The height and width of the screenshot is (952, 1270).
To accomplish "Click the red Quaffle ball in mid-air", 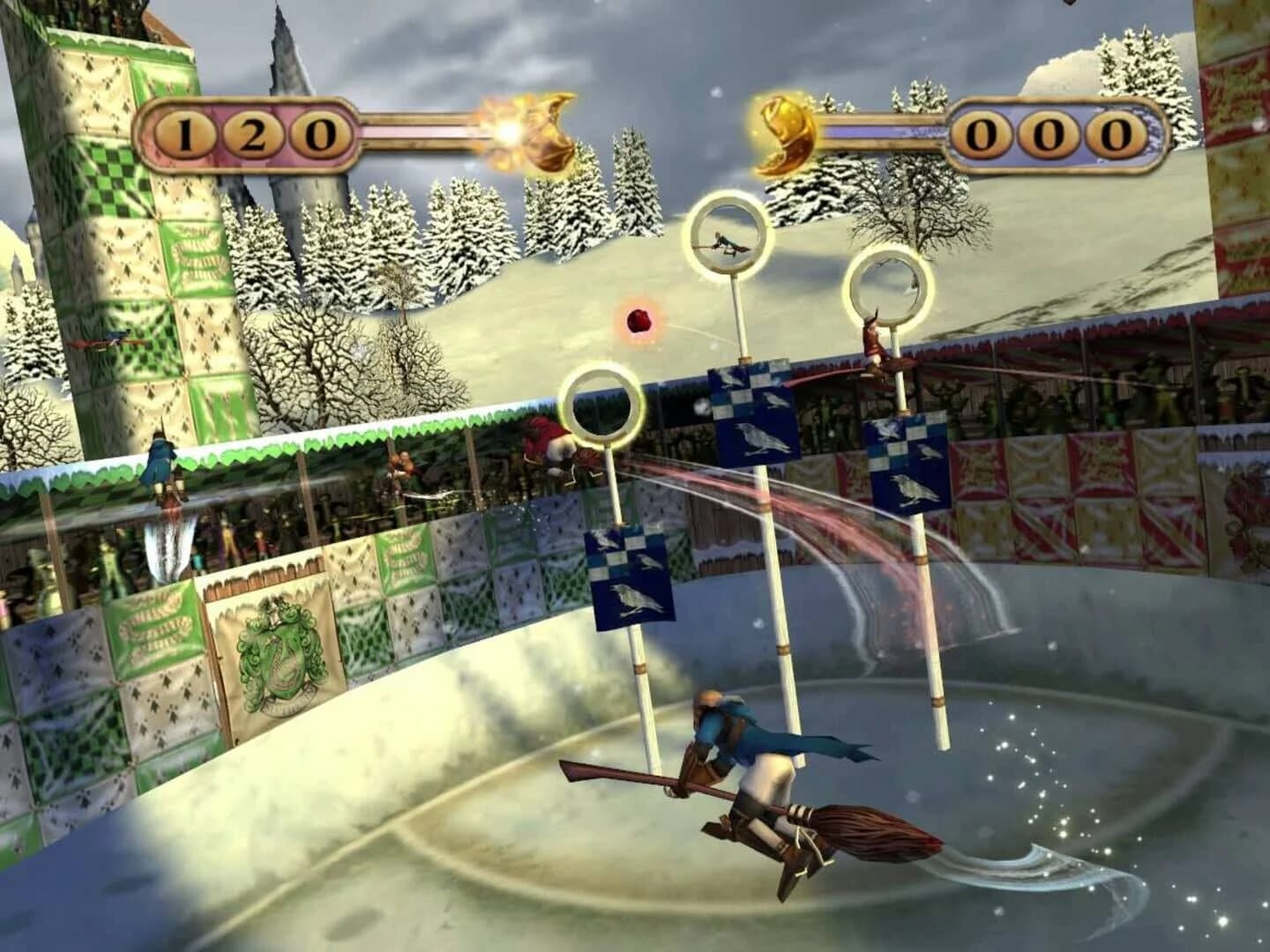I will pos(641,322).
